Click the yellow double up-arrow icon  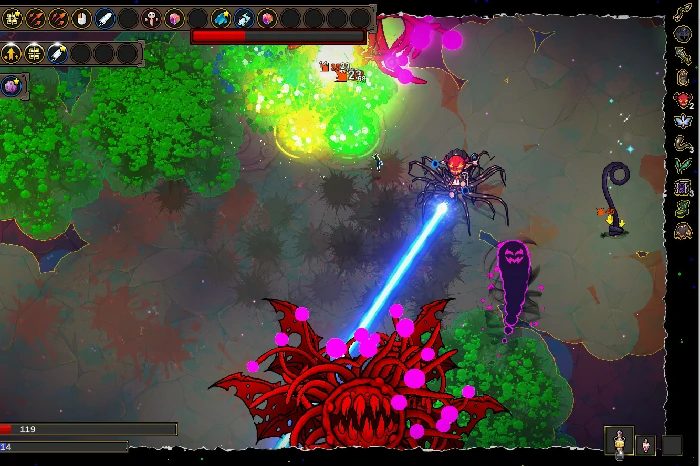click(x=13, y=53)
